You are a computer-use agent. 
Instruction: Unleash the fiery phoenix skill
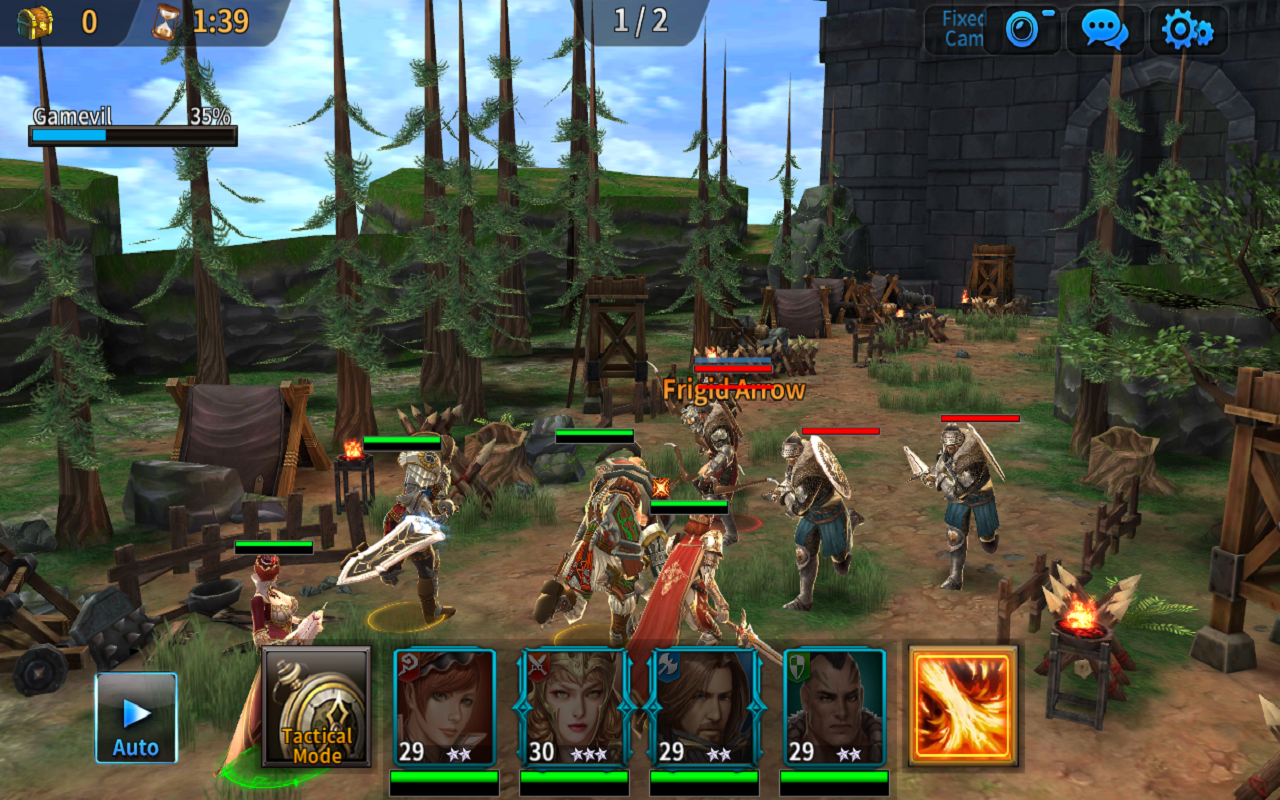963,706
